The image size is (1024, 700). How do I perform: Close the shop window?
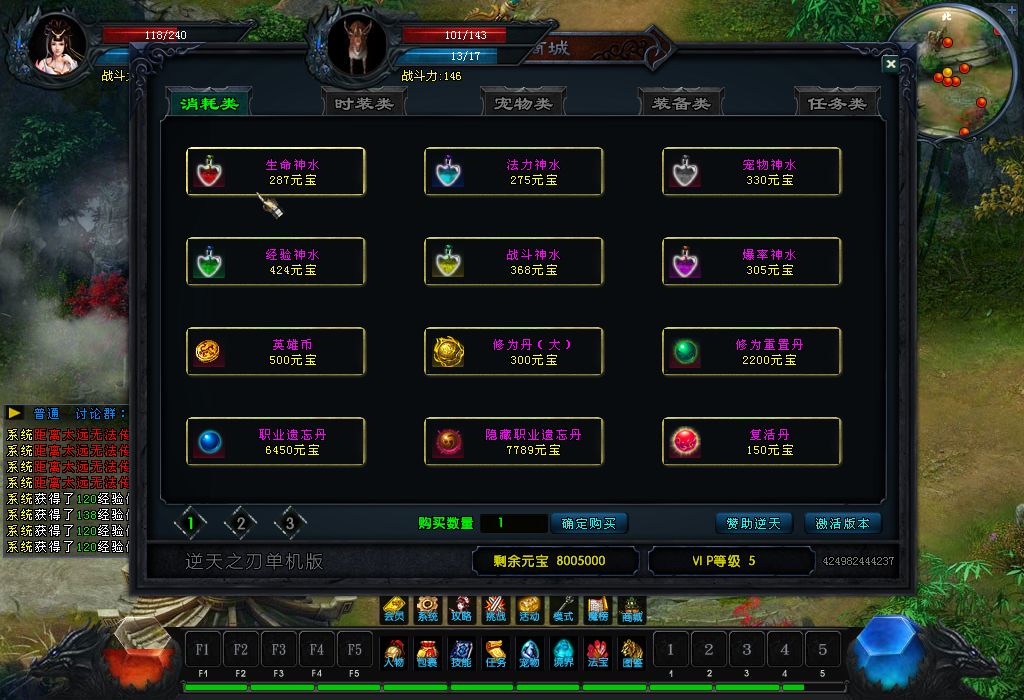click(x=890, y=64)
